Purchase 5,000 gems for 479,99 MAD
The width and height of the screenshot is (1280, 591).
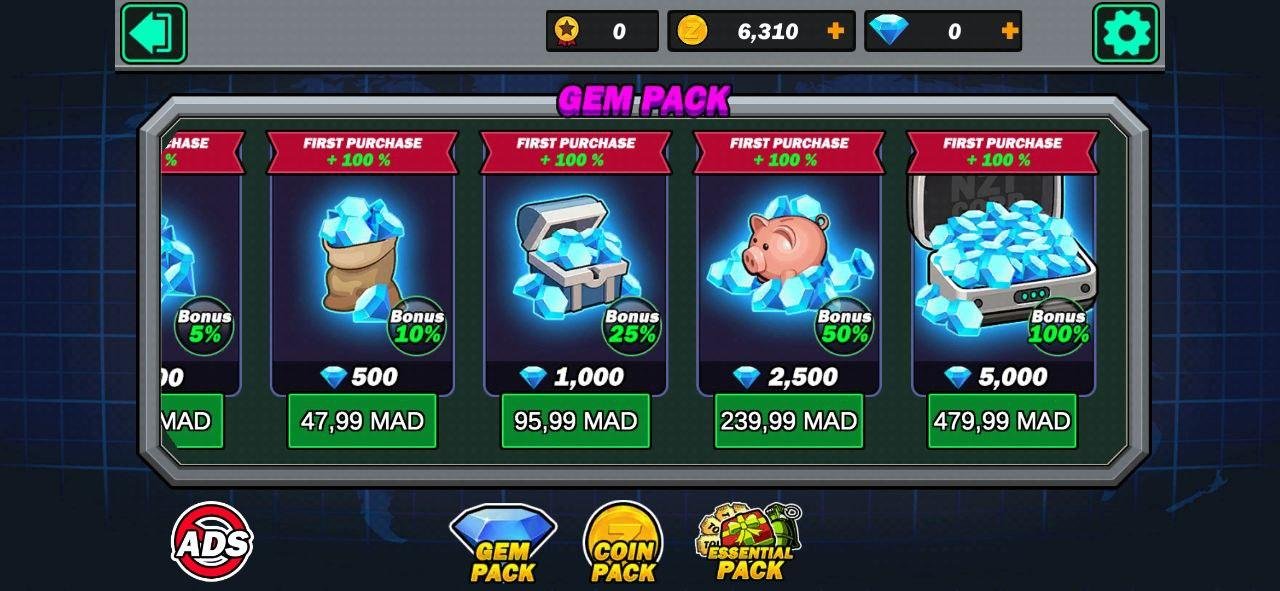click(x=1002, y=421)
